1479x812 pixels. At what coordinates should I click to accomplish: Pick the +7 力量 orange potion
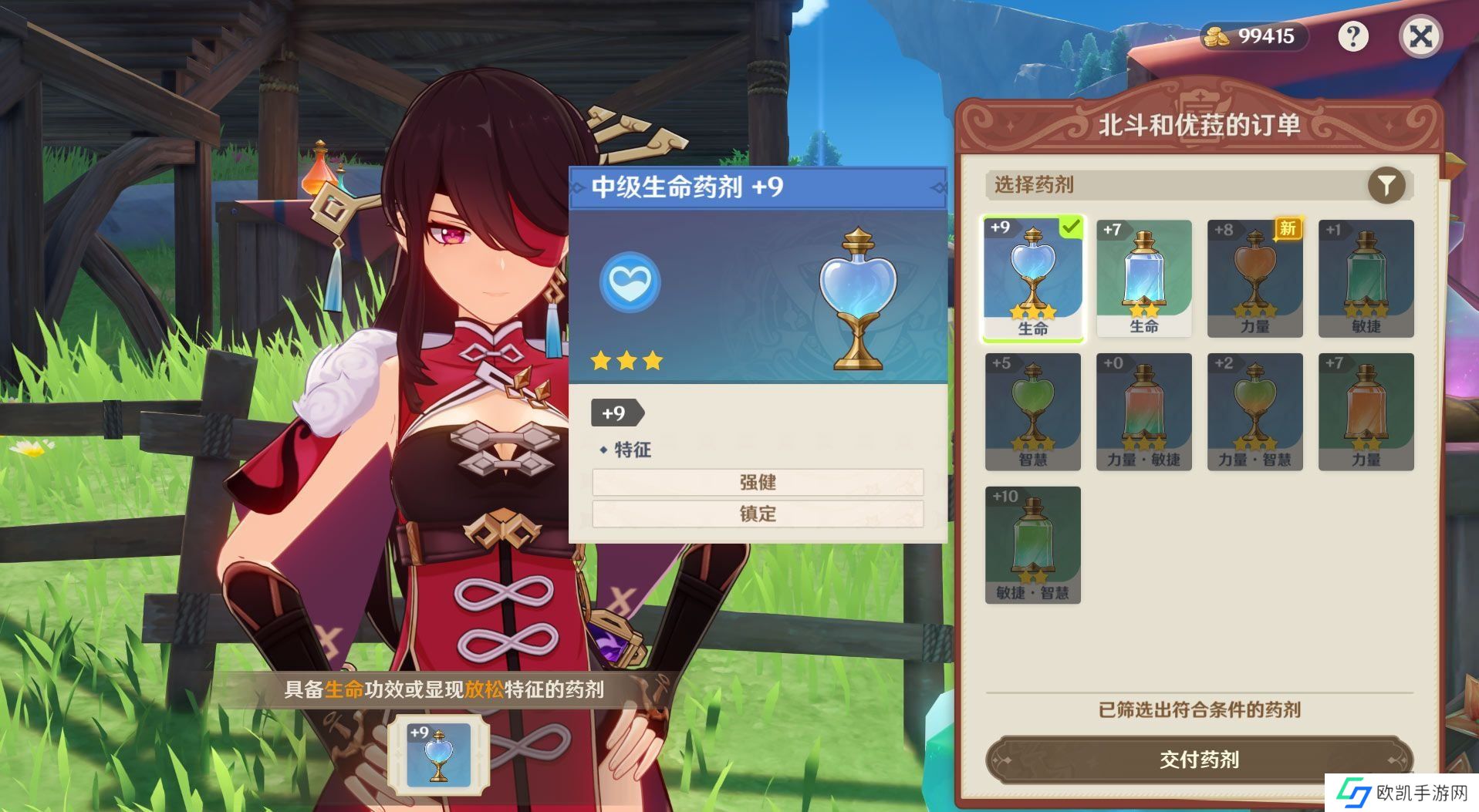pos(1366,412)
